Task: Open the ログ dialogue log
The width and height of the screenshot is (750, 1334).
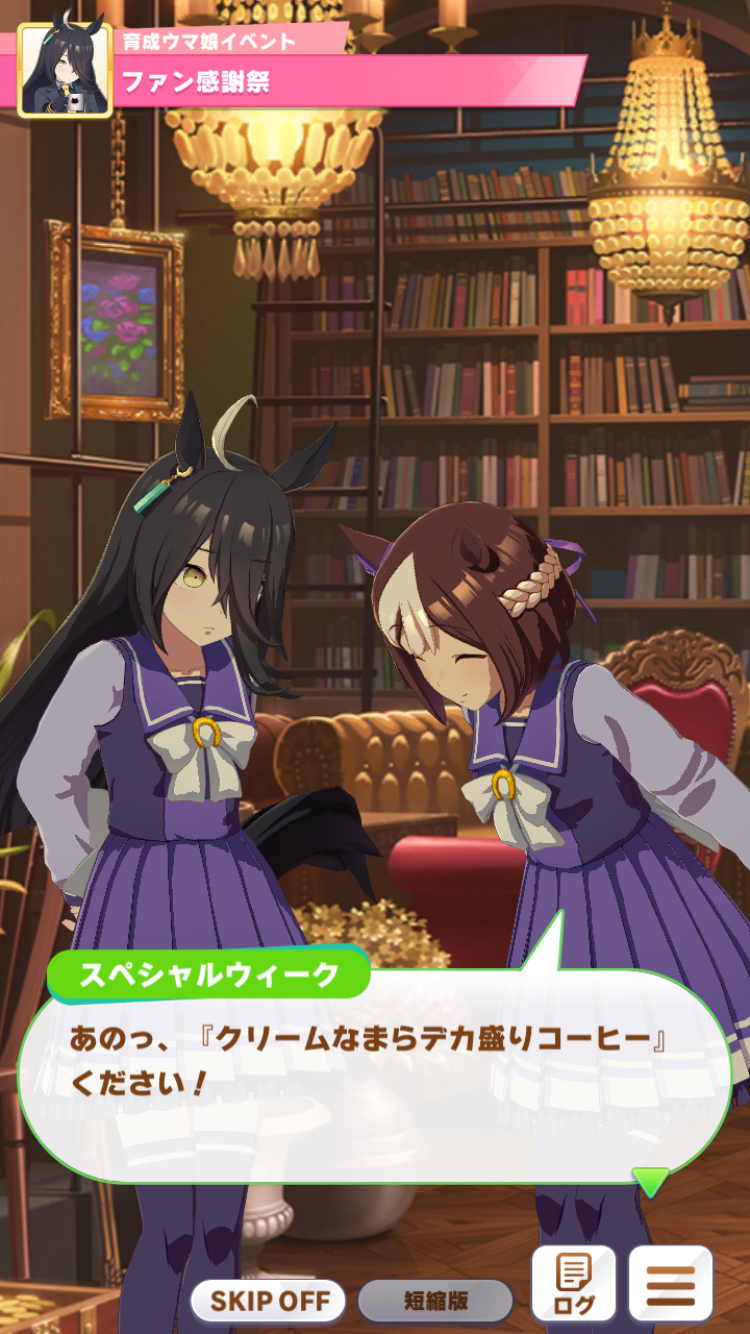Action: (x=573, y=1285)
